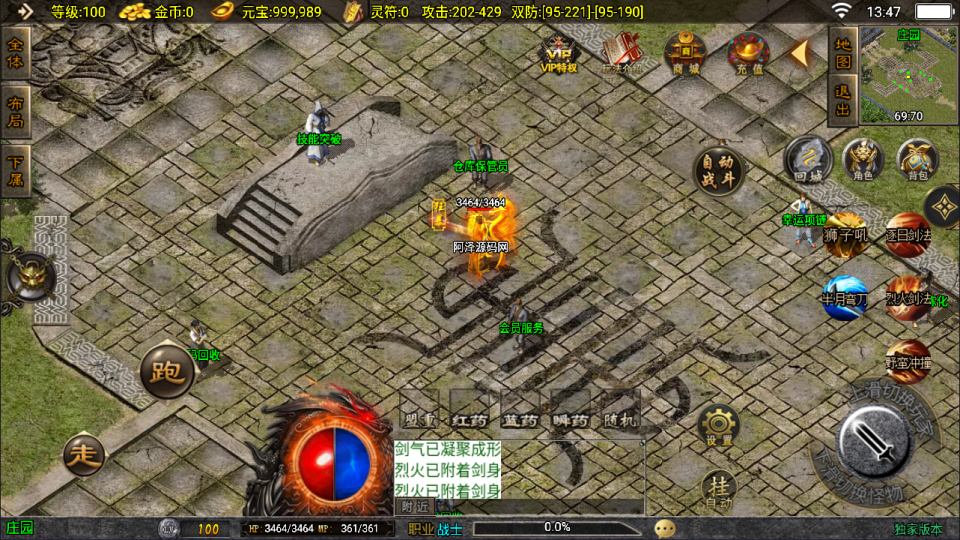Tap the 退出 exit button

[x=843, y=102]
